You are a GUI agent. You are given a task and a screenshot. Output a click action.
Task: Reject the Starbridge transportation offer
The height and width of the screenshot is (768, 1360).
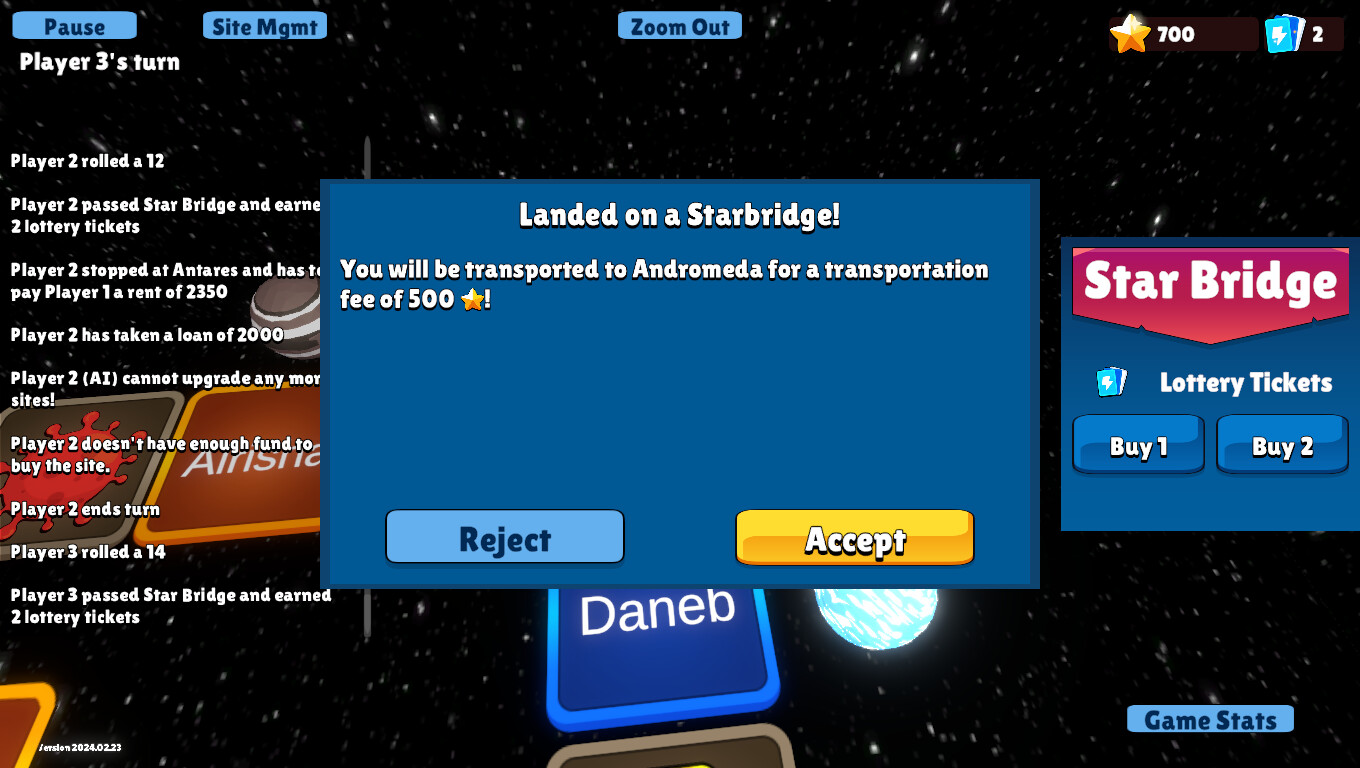click(x=504, y=537)
